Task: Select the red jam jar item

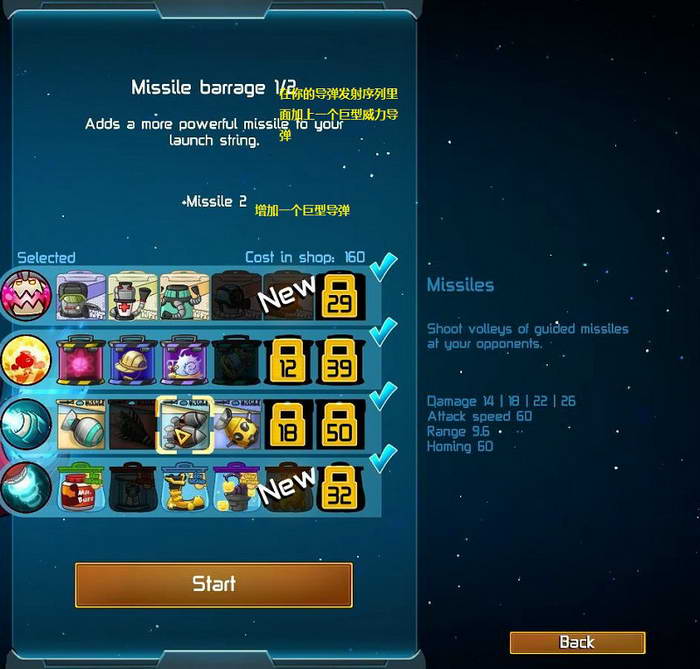Action: pyautogui.click(x=81, y=487)
